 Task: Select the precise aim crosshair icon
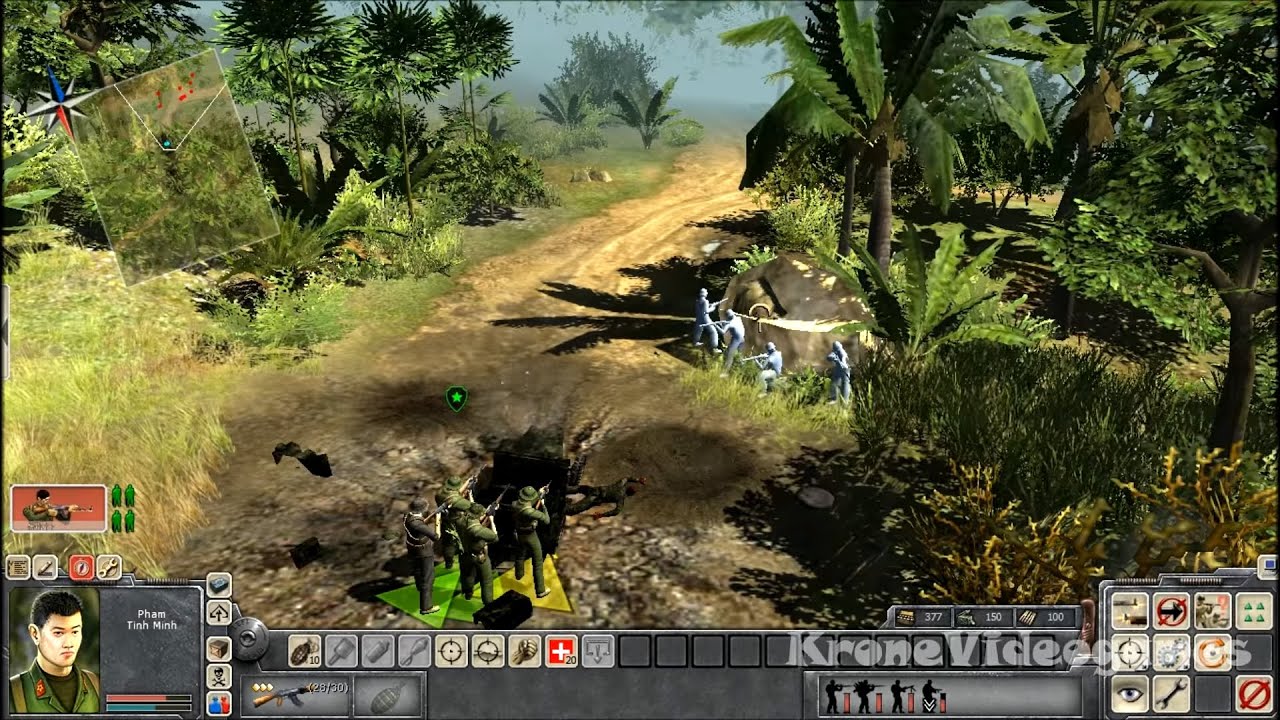tap(451, 650)
